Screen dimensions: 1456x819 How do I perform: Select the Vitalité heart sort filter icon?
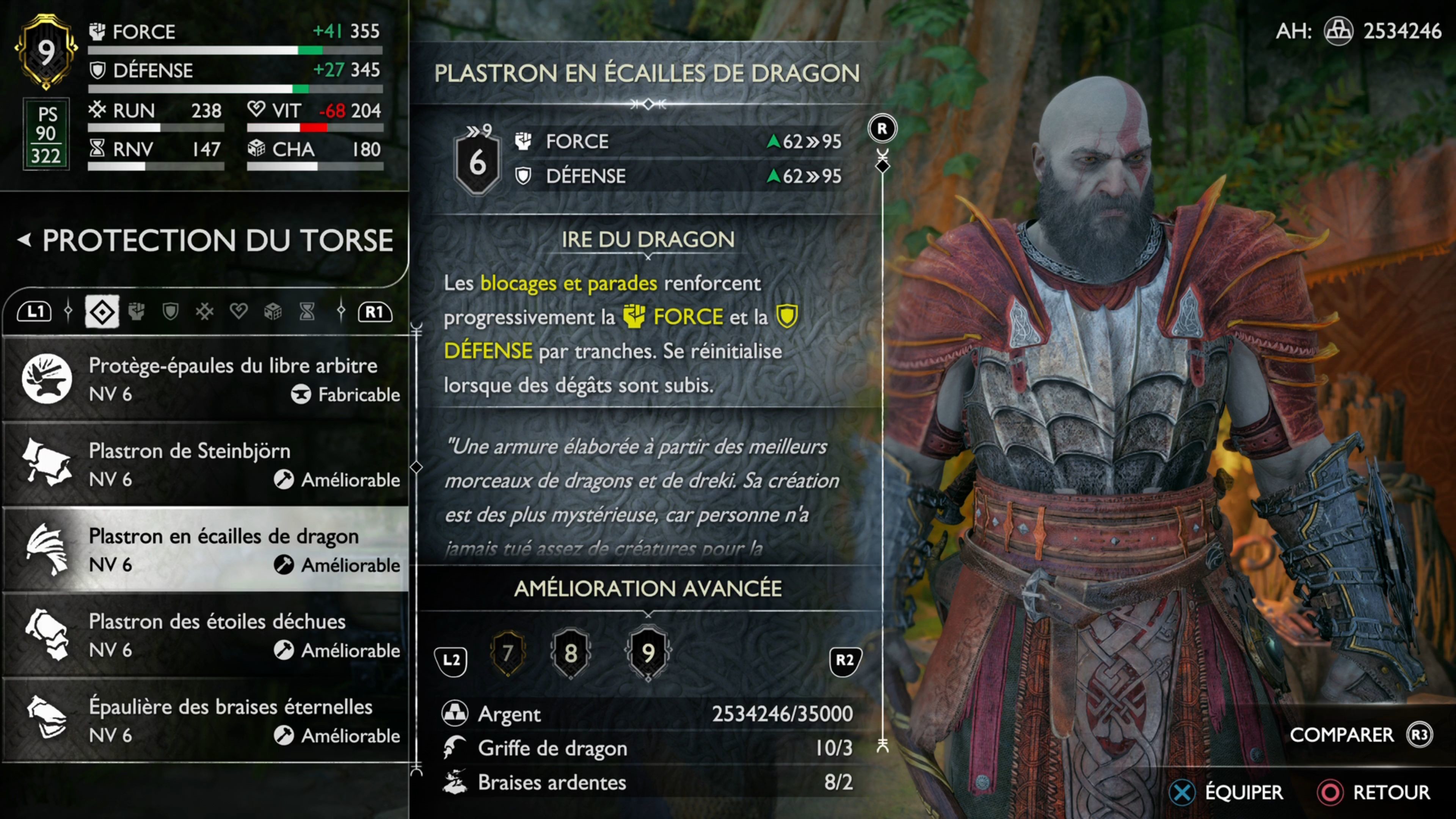point(239,311)
